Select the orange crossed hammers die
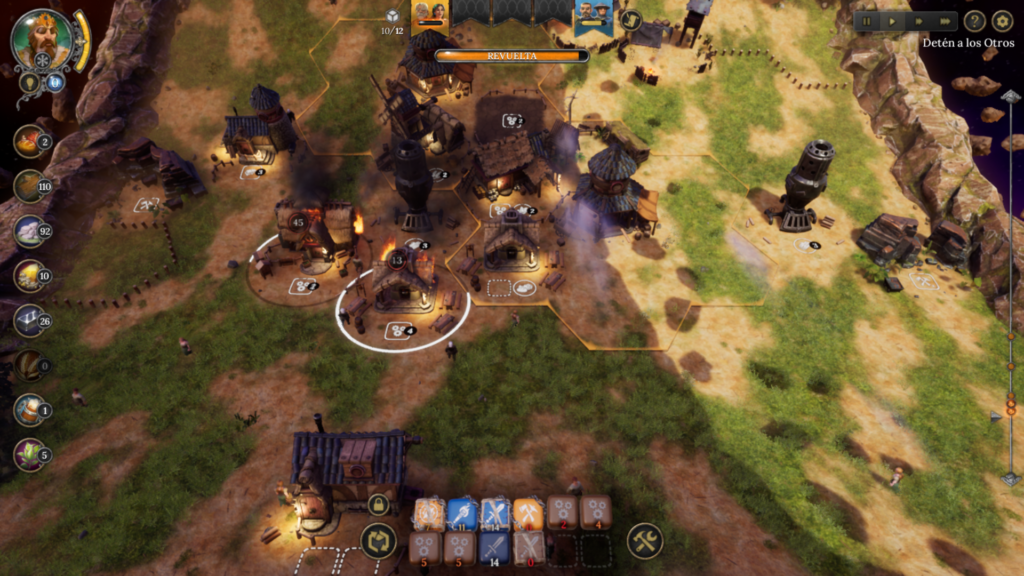This screenshot has height=576, width=1024. point(528,514)
